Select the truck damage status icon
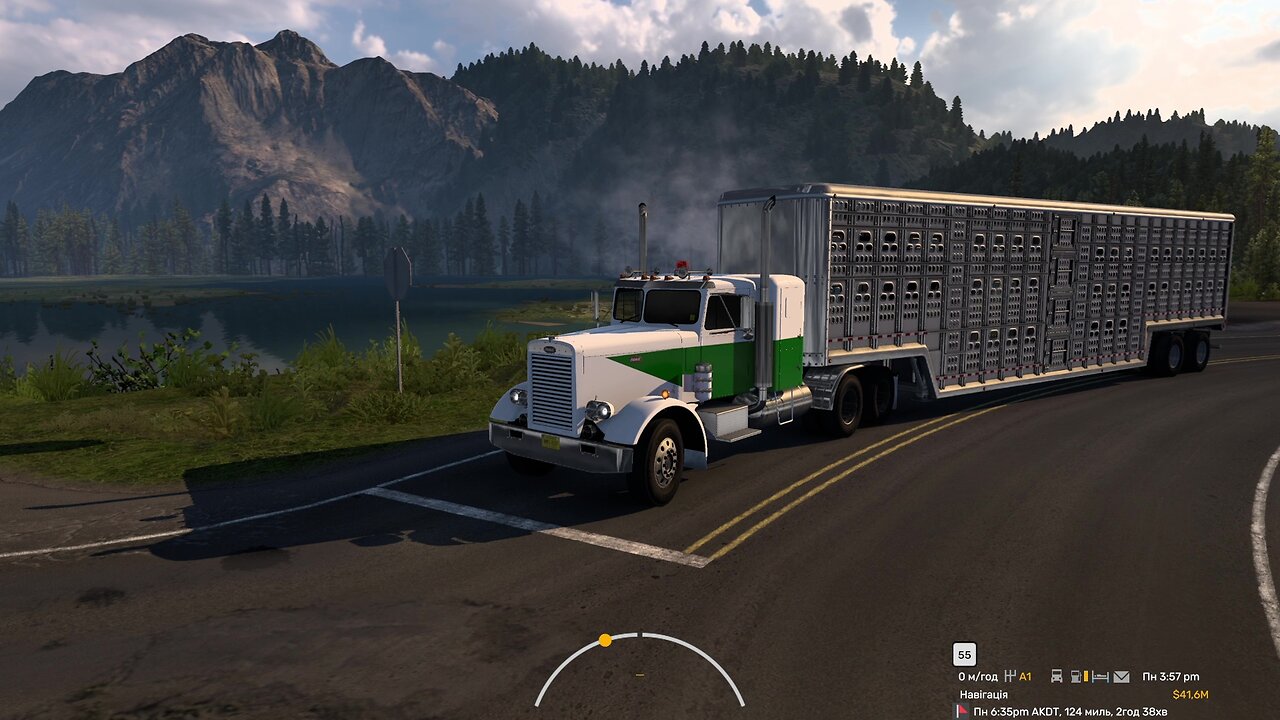This screenshot has height=720, width=1280. click(x=1056, y=677)
